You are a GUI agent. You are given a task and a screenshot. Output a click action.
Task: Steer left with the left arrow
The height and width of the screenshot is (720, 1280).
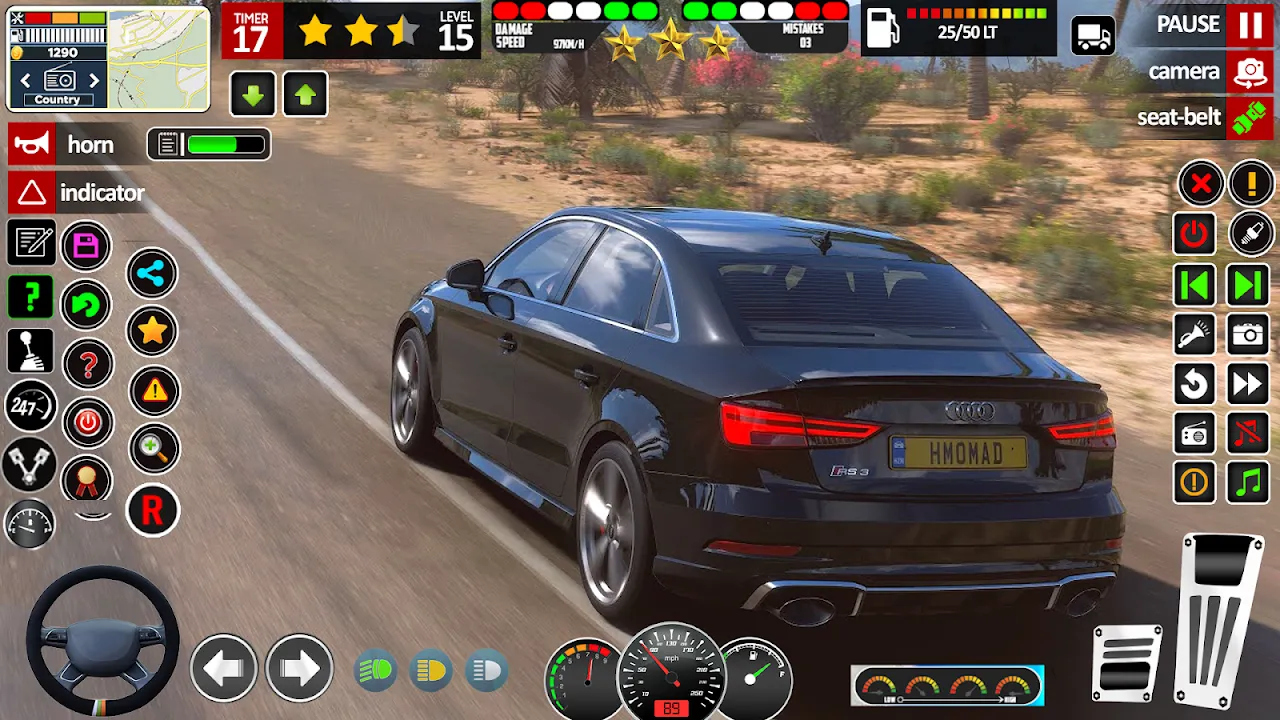pos(223,667)
